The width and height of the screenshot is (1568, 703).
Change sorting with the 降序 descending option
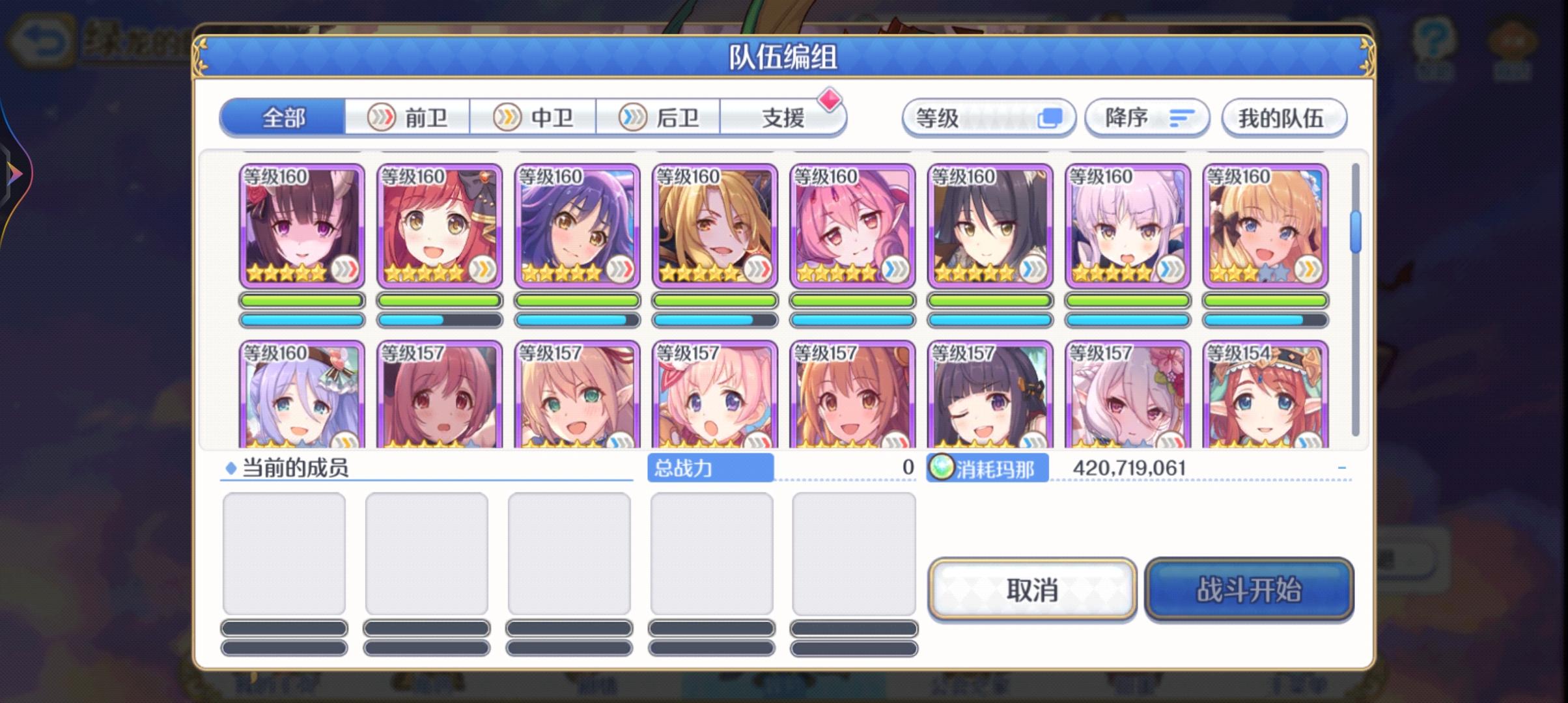pos(1147,117)
